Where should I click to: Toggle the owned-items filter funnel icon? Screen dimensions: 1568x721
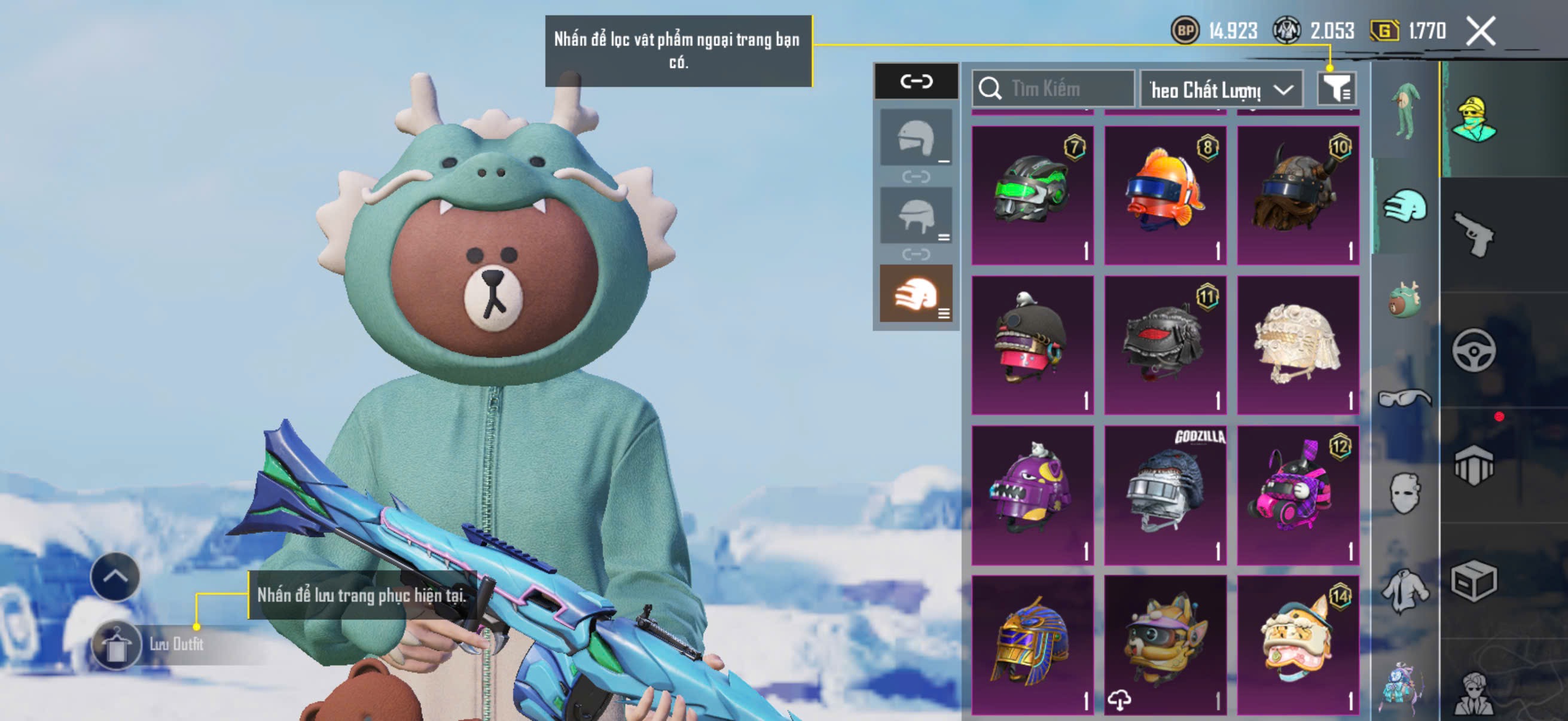click(x=1335, y=90)
